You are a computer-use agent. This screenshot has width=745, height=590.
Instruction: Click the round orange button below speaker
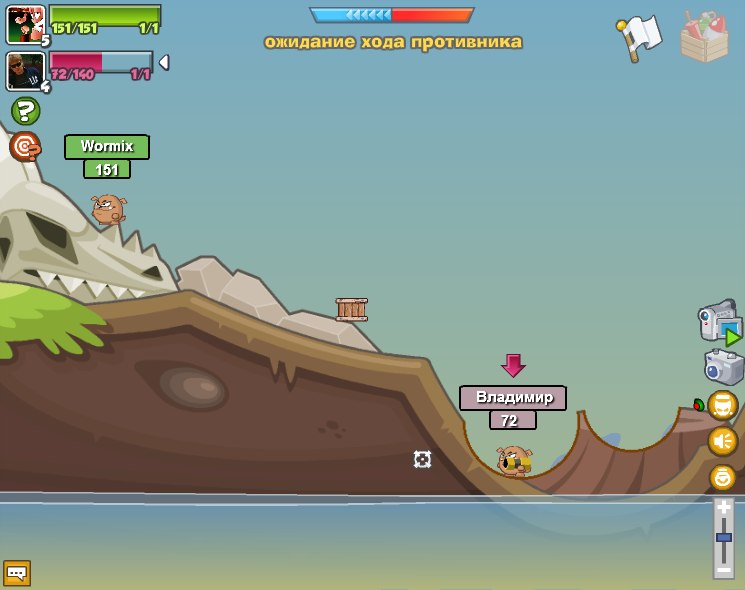722,477
